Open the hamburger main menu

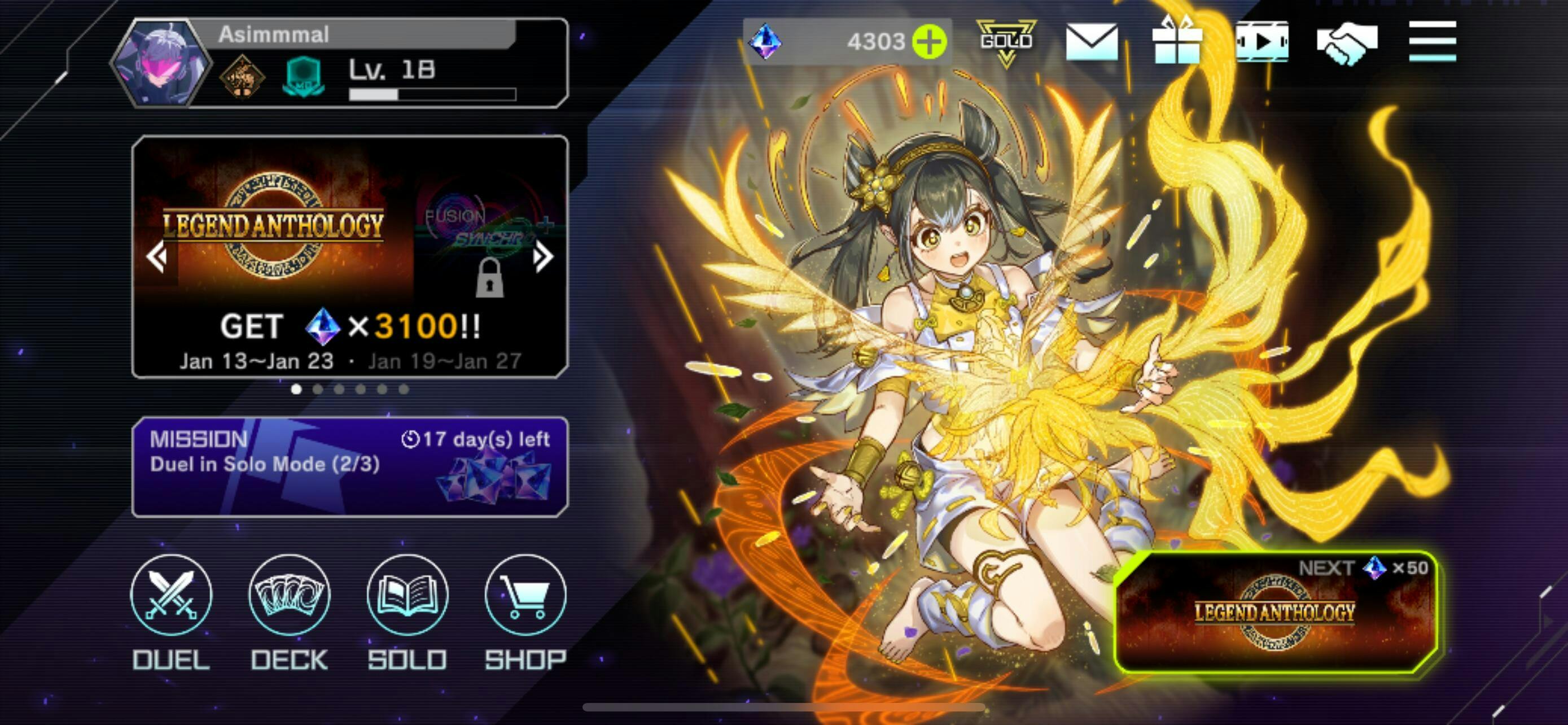(1433, 41)
